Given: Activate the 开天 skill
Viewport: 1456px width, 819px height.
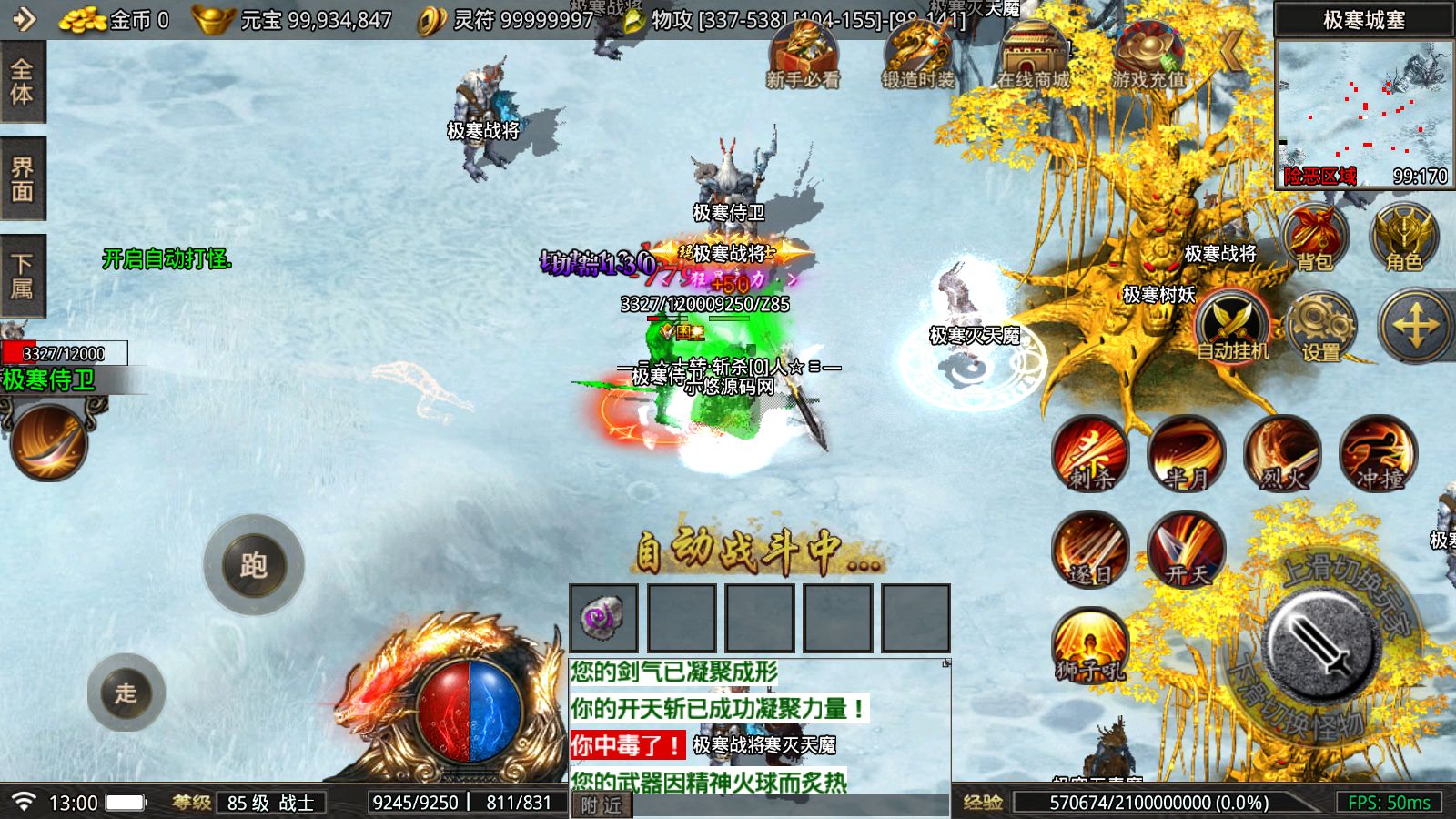Looking at the screenshot, I should tap(1187, 549).
